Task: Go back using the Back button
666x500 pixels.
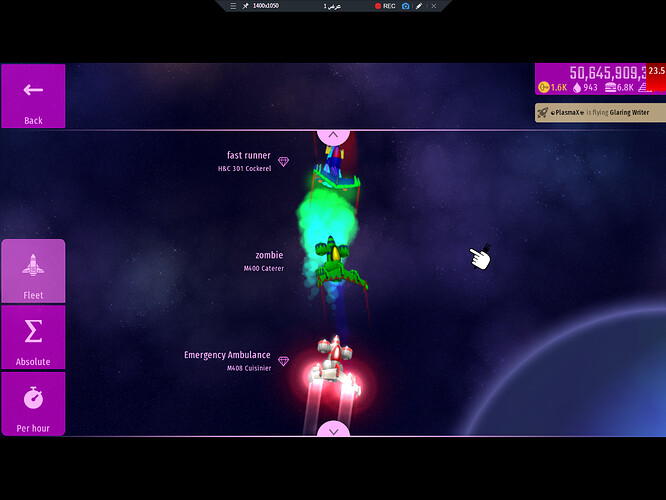Action: point(33,96)
